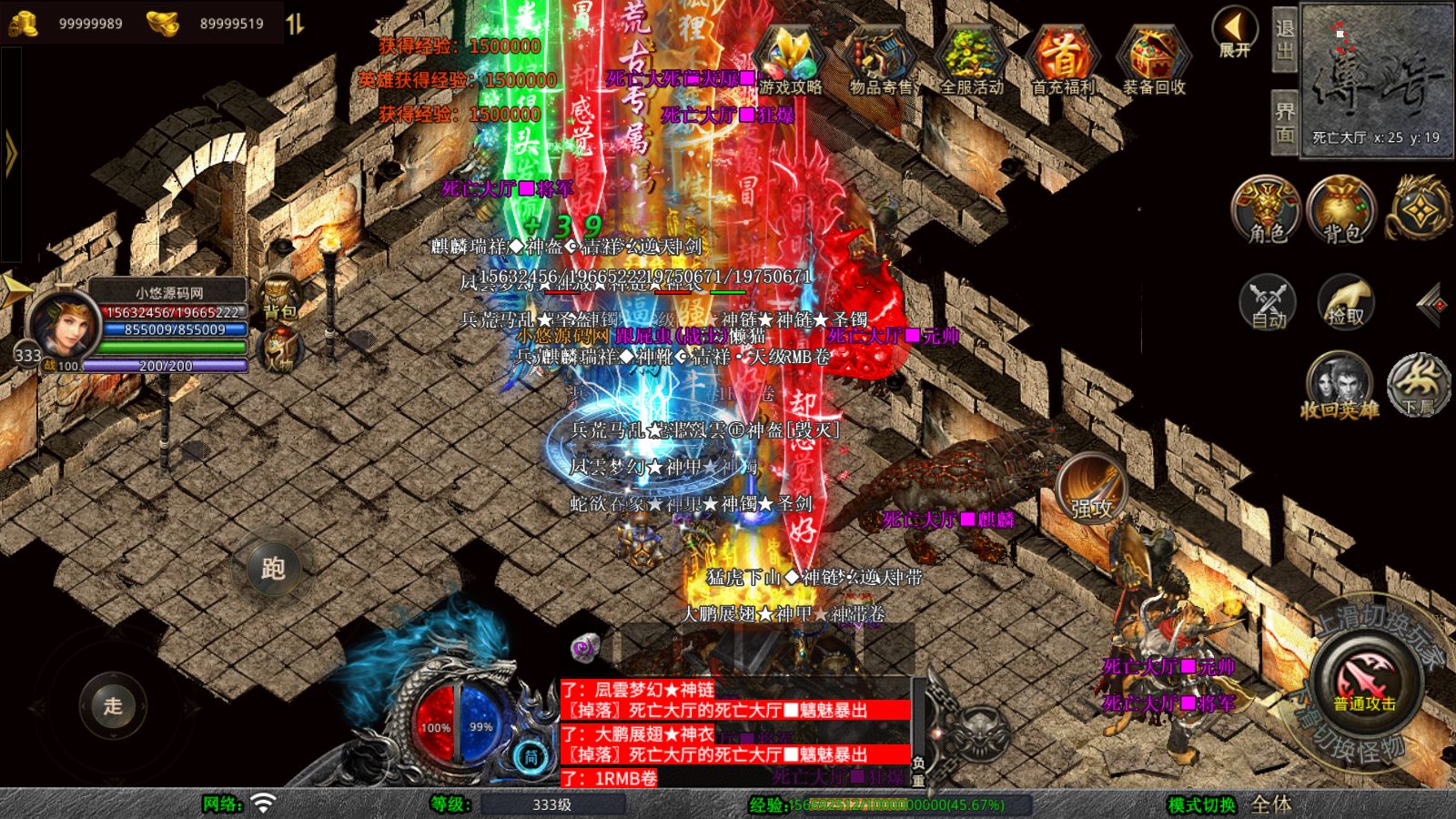Click the 展开 expand arrow button
Image resolution: width=1456 pixels, height=819 pixels.
click(1234, 33)
